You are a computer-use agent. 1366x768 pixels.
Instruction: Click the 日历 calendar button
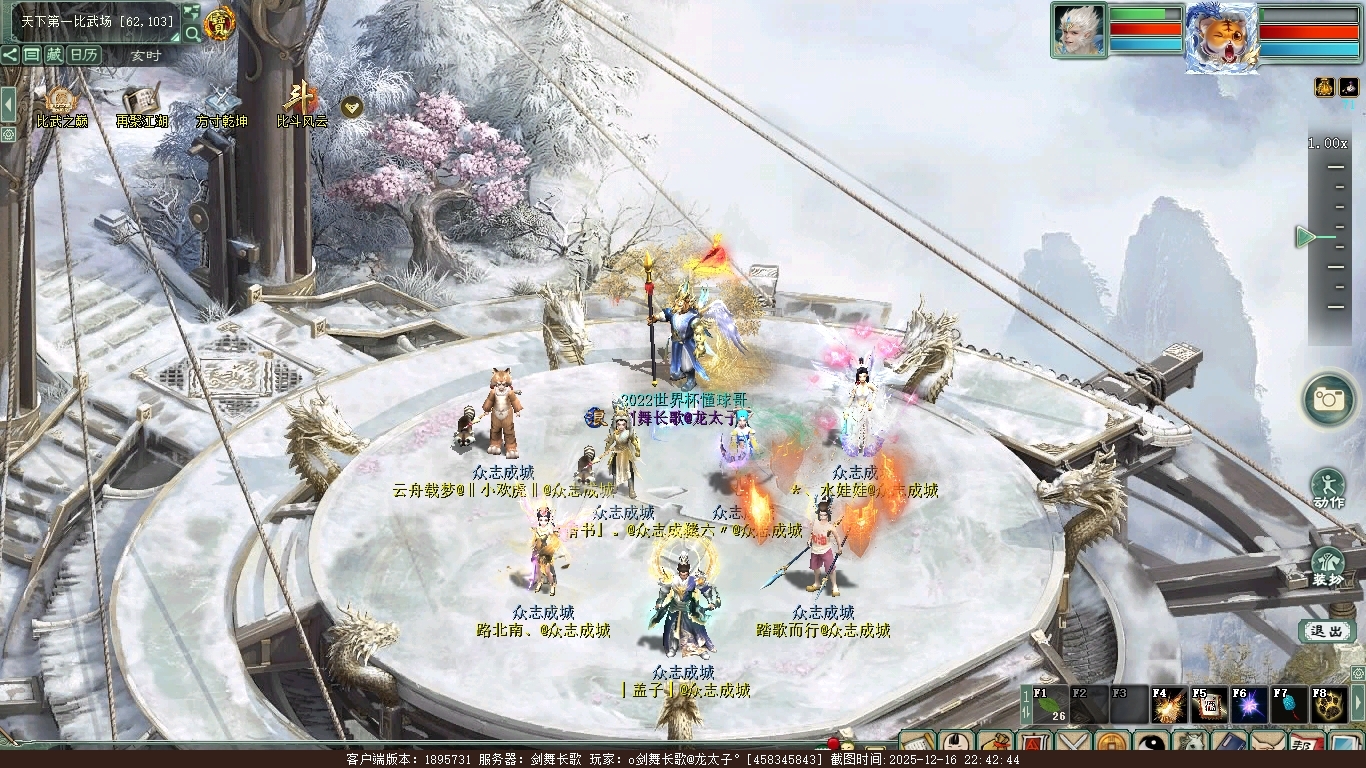(x=83, y=55)
